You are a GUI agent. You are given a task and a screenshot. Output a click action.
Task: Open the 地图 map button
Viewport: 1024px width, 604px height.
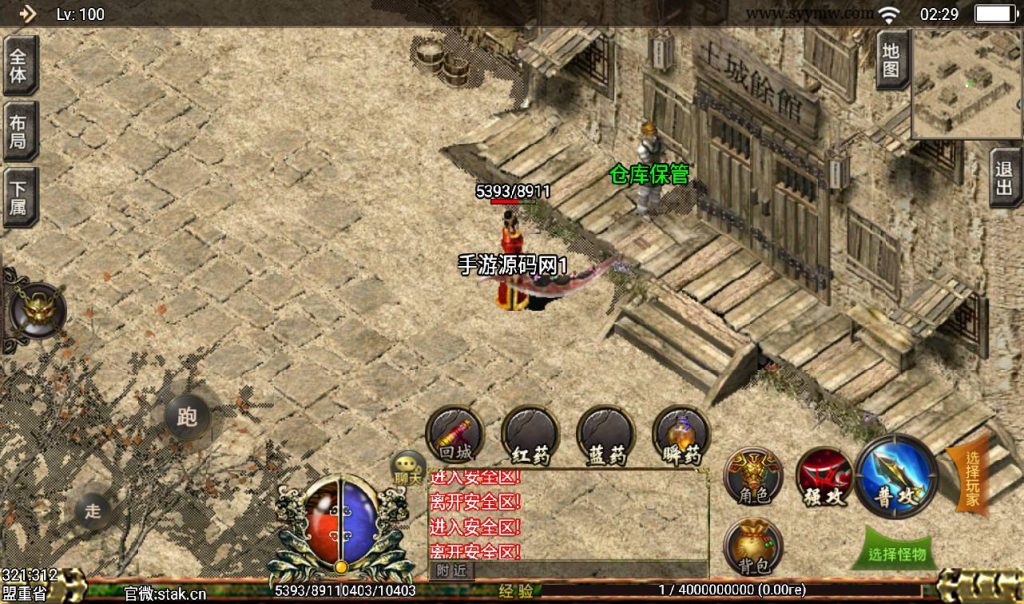[x=891, y=60]
